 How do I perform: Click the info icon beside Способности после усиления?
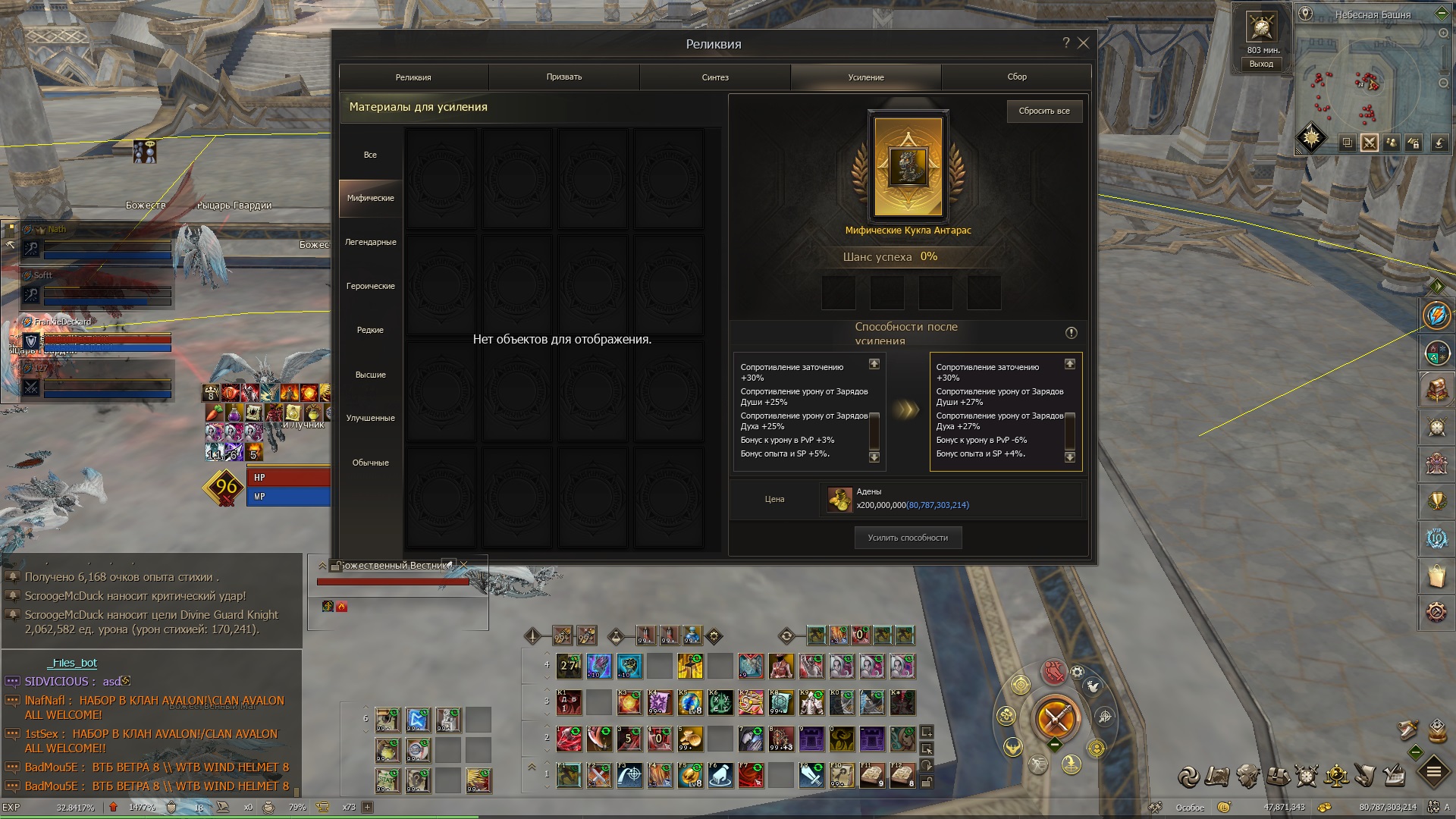pyautogui.click(x=1072, y=333)
